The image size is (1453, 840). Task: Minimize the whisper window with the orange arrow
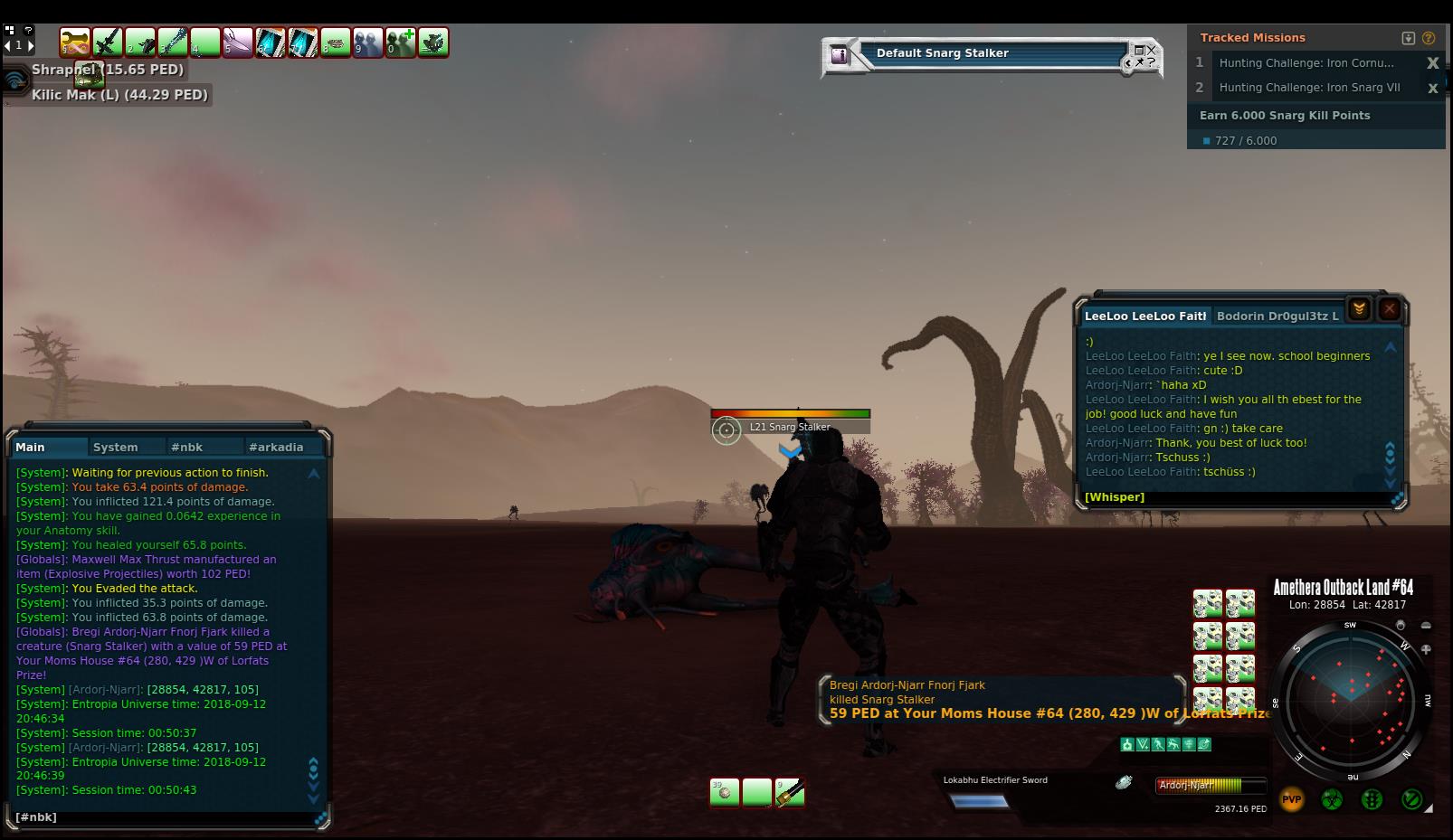click(x=1359, y=309)
